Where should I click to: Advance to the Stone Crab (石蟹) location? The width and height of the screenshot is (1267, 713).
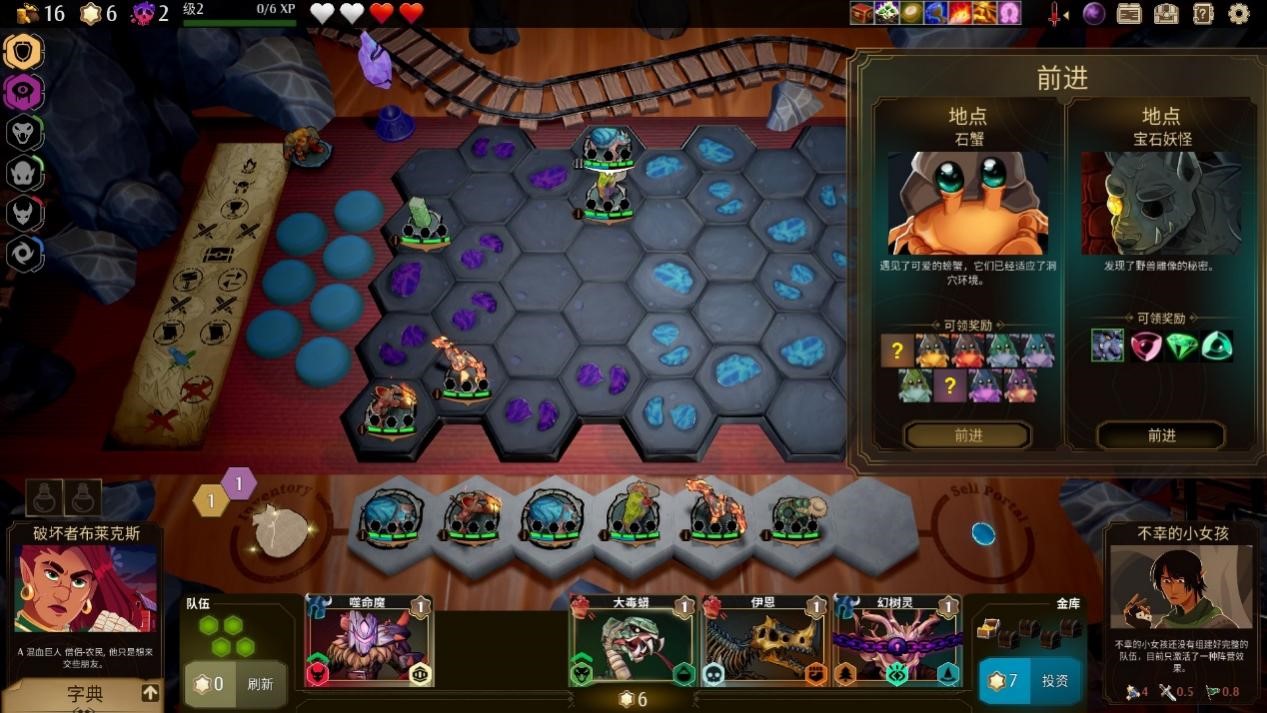coord(967,435)
